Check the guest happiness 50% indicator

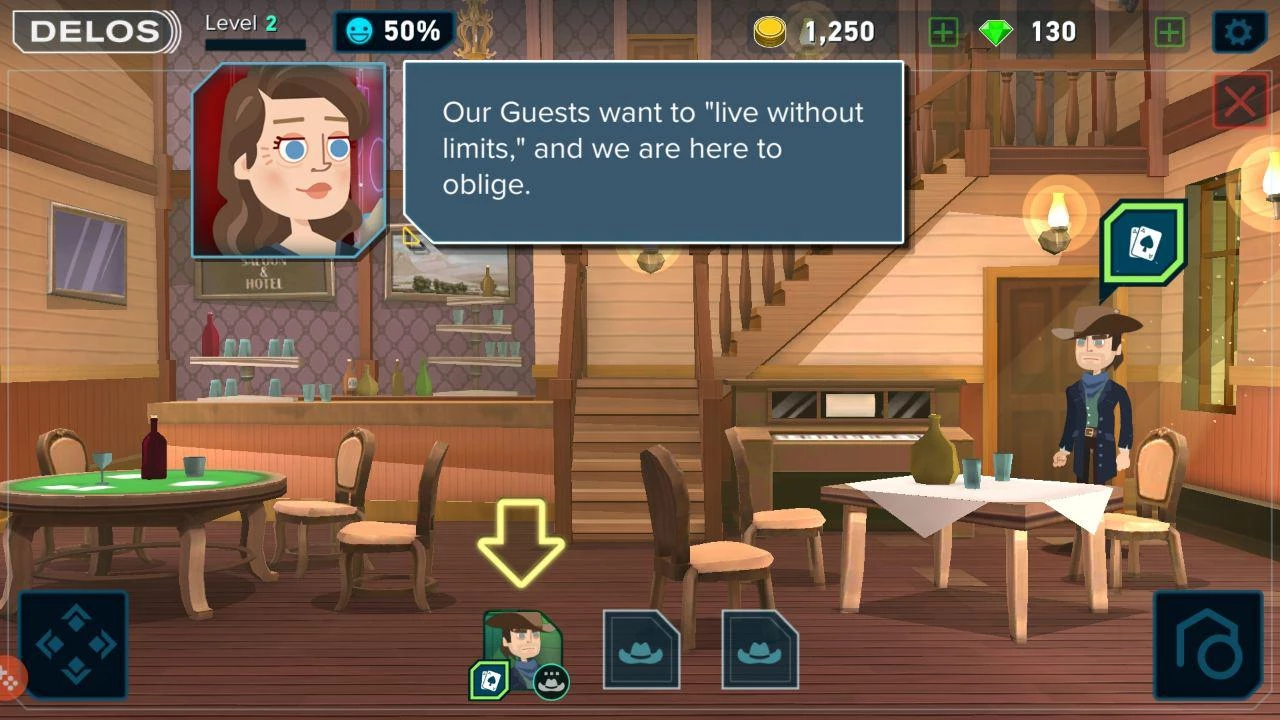pos(393,32)
